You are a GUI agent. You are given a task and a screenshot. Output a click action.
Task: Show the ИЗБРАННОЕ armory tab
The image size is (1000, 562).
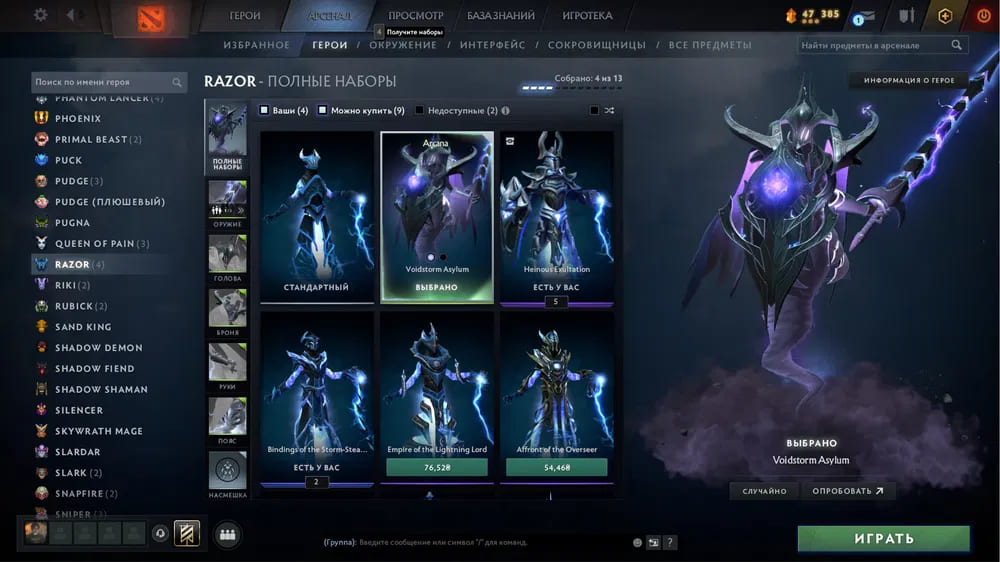point(257,45)
